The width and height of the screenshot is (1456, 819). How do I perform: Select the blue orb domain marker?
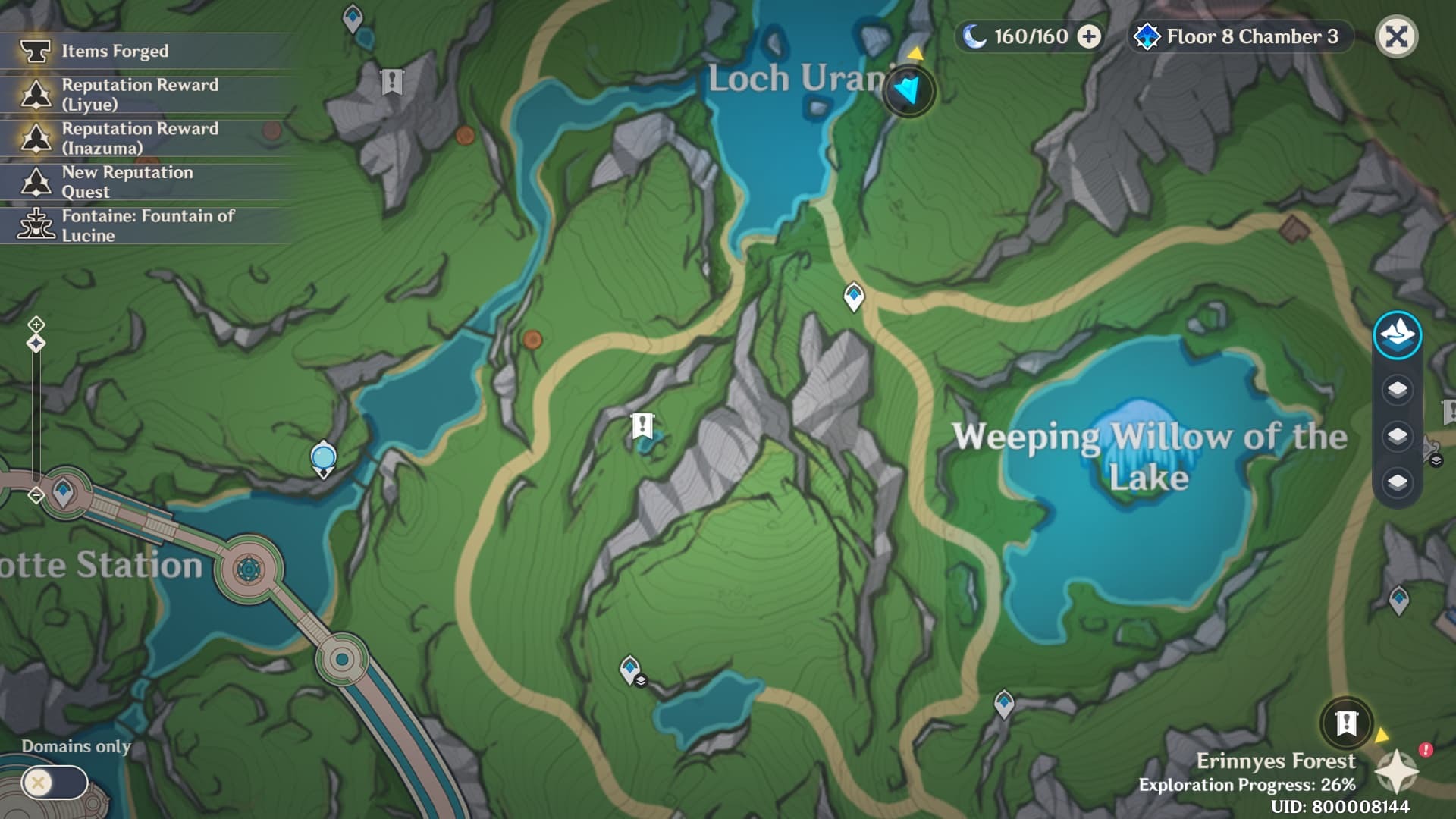324,458
